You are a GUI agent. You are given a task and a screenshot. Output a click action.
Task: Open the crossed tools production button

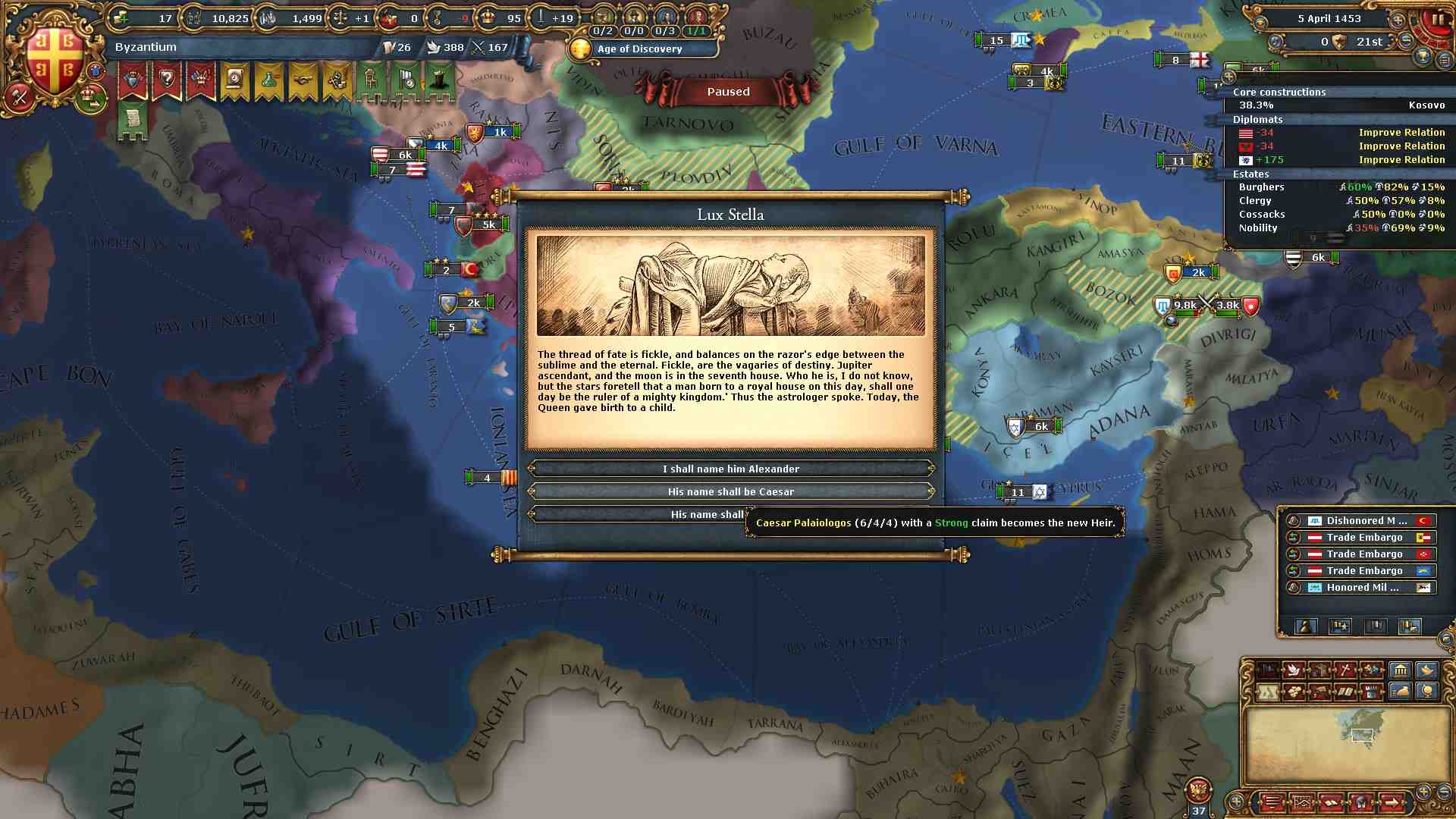click(x=1345, y=670)
